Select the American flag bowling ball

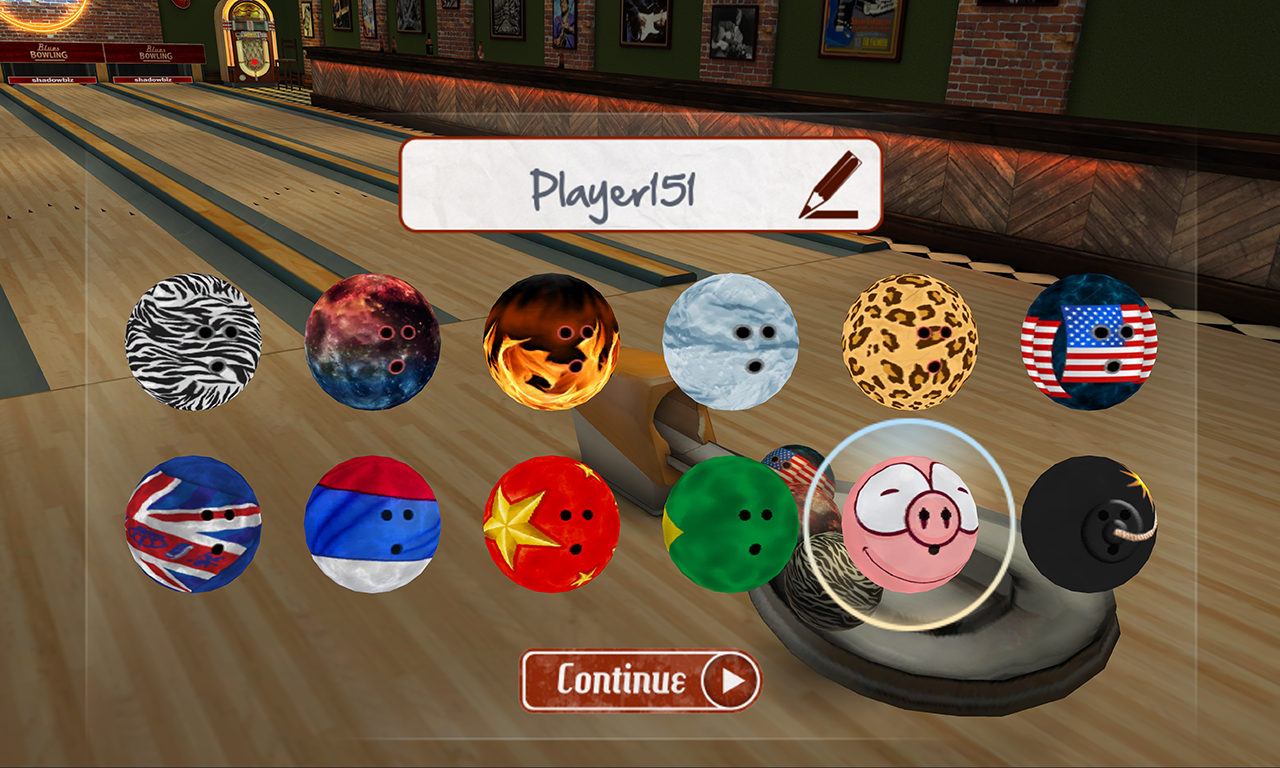click(x=1090, y=340)
